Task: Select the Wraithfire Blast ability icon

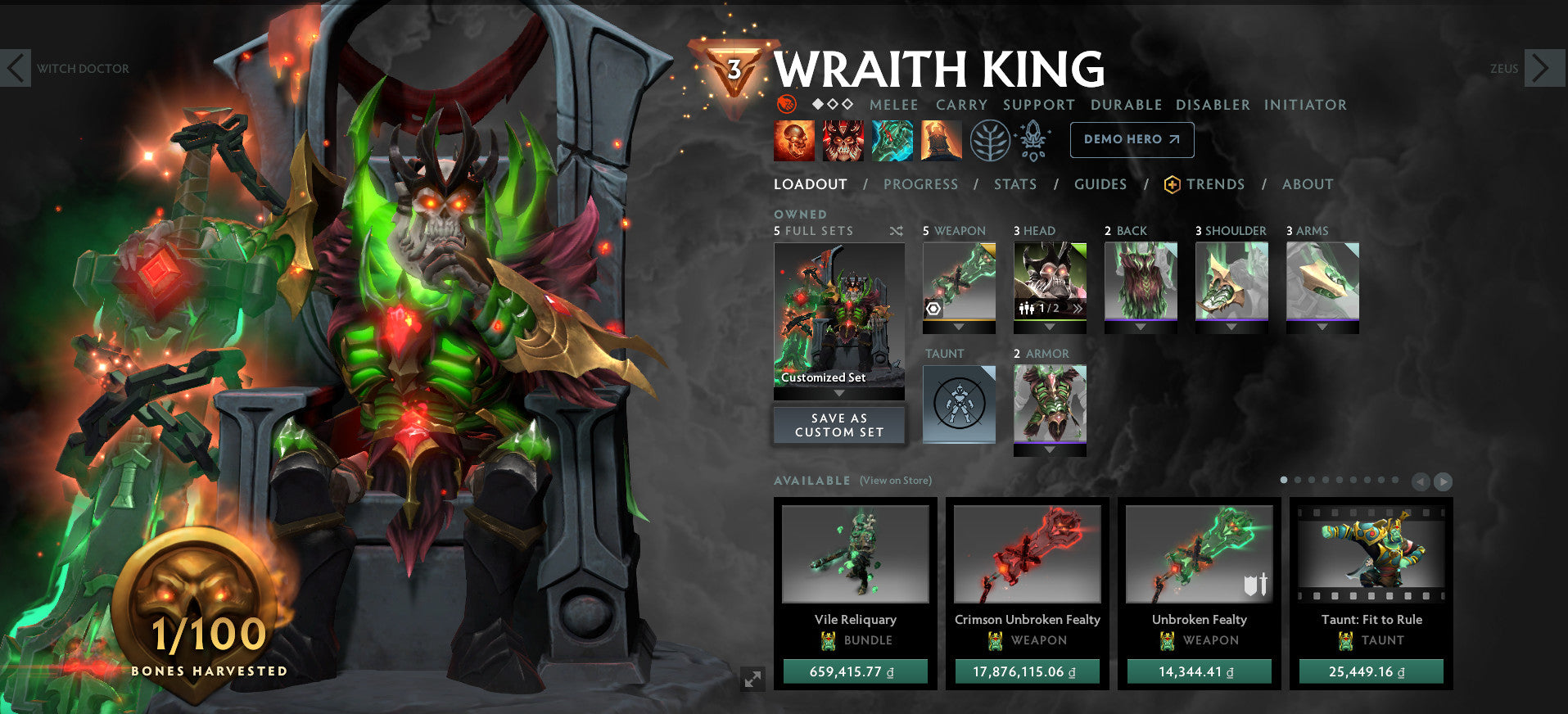Action: click(x=792, y=140)
